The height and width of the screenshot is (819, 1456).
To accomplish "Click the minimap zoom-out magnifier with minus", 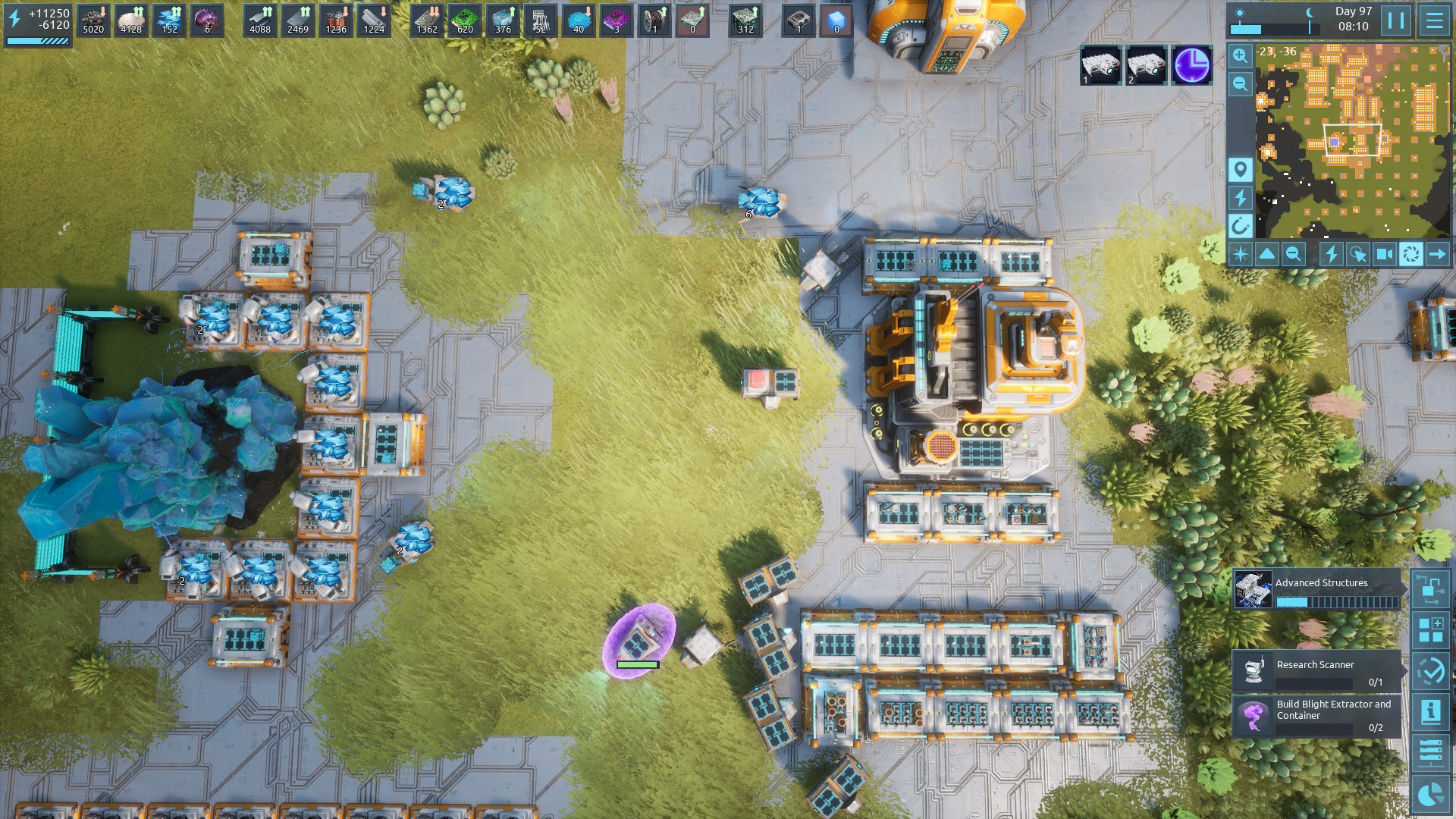I will [1240, 83].
